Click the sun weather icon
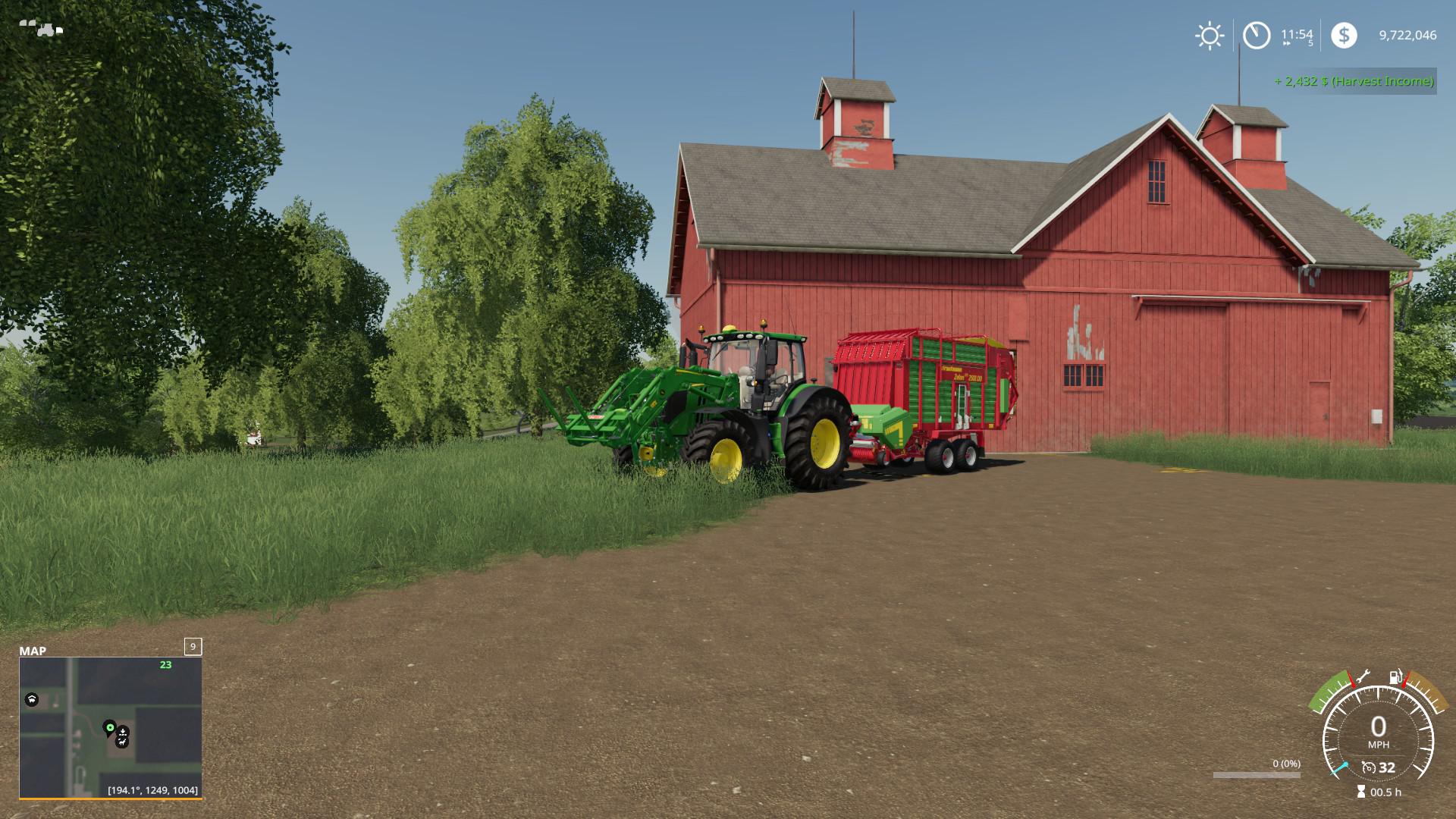Screen dimensions: 1456x819 pos(1209,36)
